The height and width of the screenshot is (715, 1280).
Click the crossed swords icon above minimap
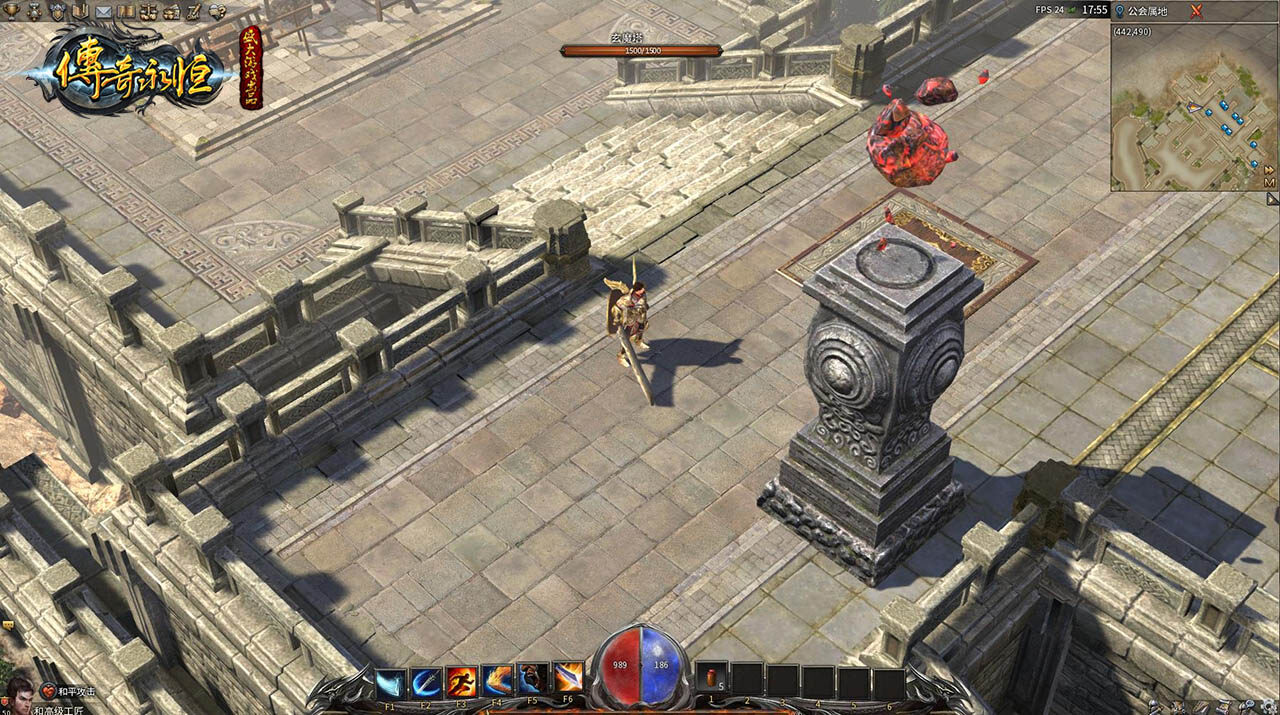1196,10
